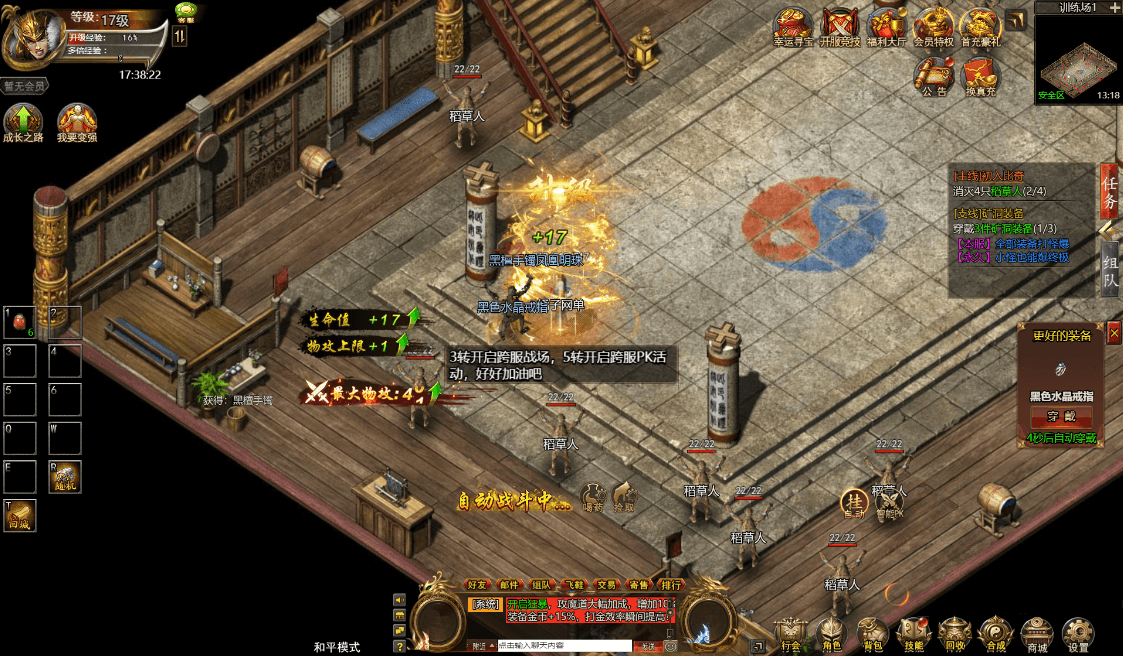This screenshot has width=1123, height=656.
Task: Open the 角色 character panel
Action: pyautogui.click(x=830, y=633)
